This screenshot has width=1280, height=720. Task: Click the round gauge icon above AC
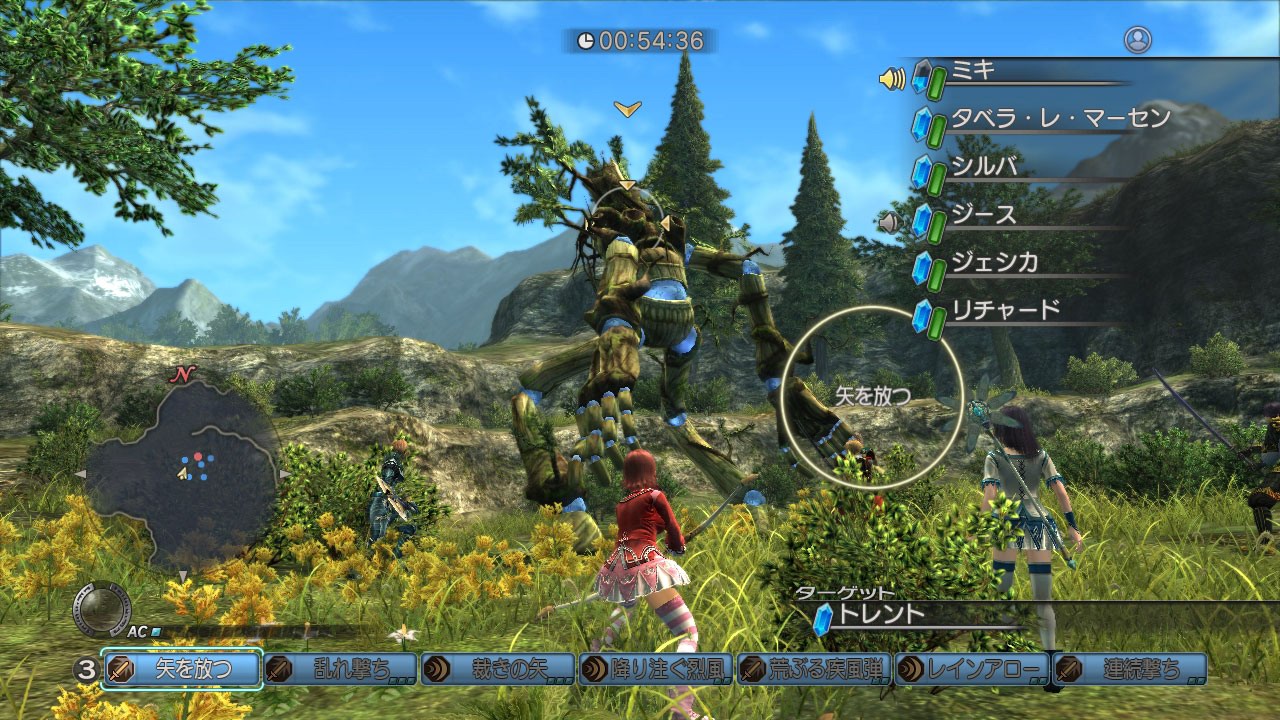tap(102, 608)
